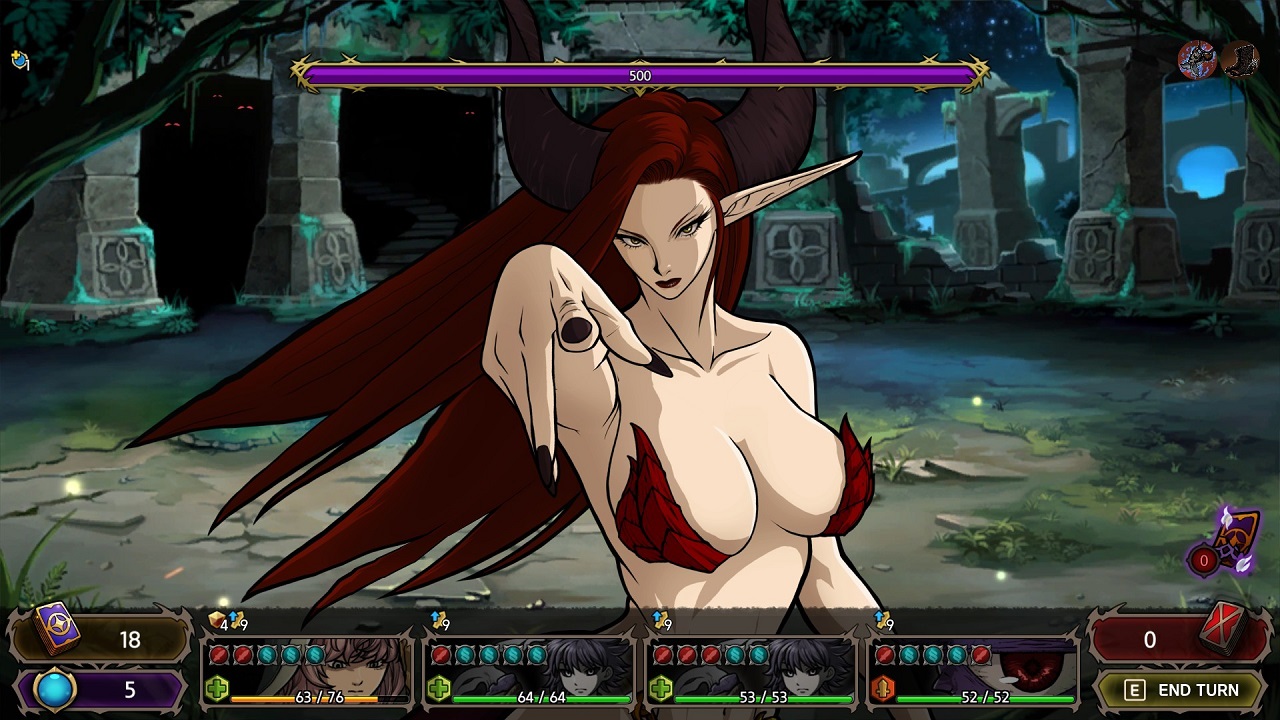
Task: Open the purple draw pile deck
Action: coord(56,631)
